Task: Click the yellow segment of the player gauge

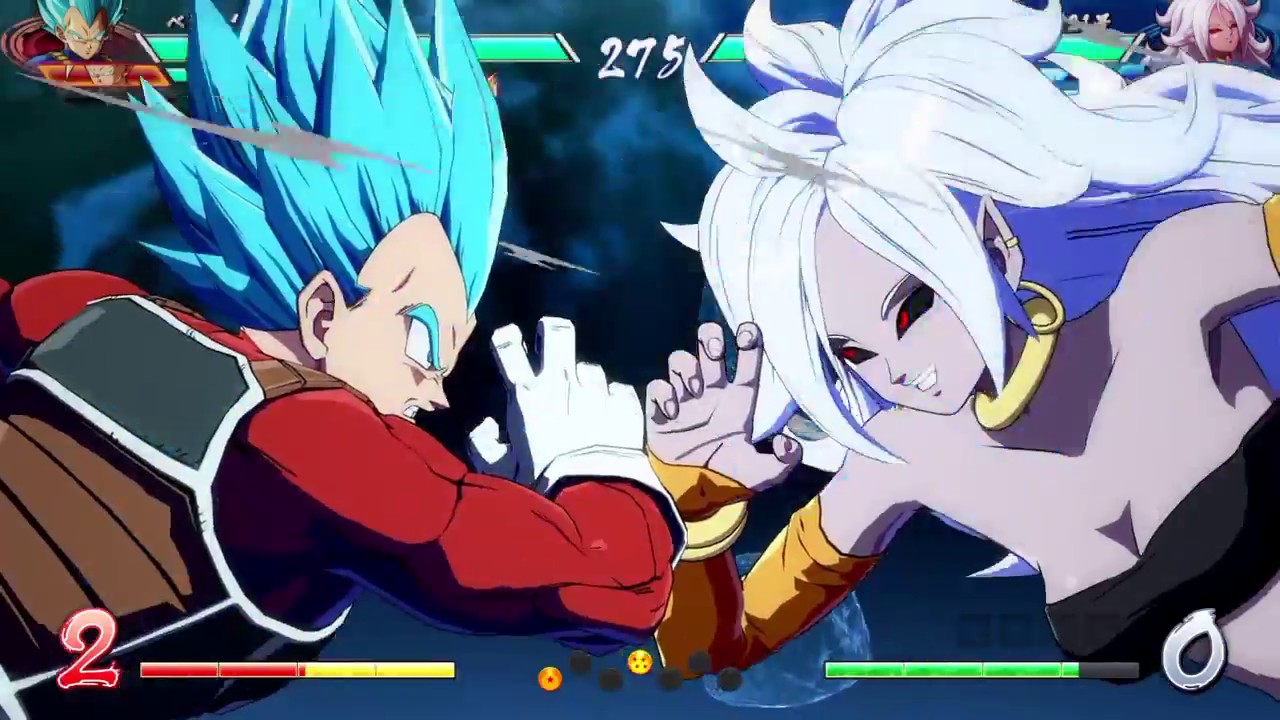Action: click(x=390, y=668)
